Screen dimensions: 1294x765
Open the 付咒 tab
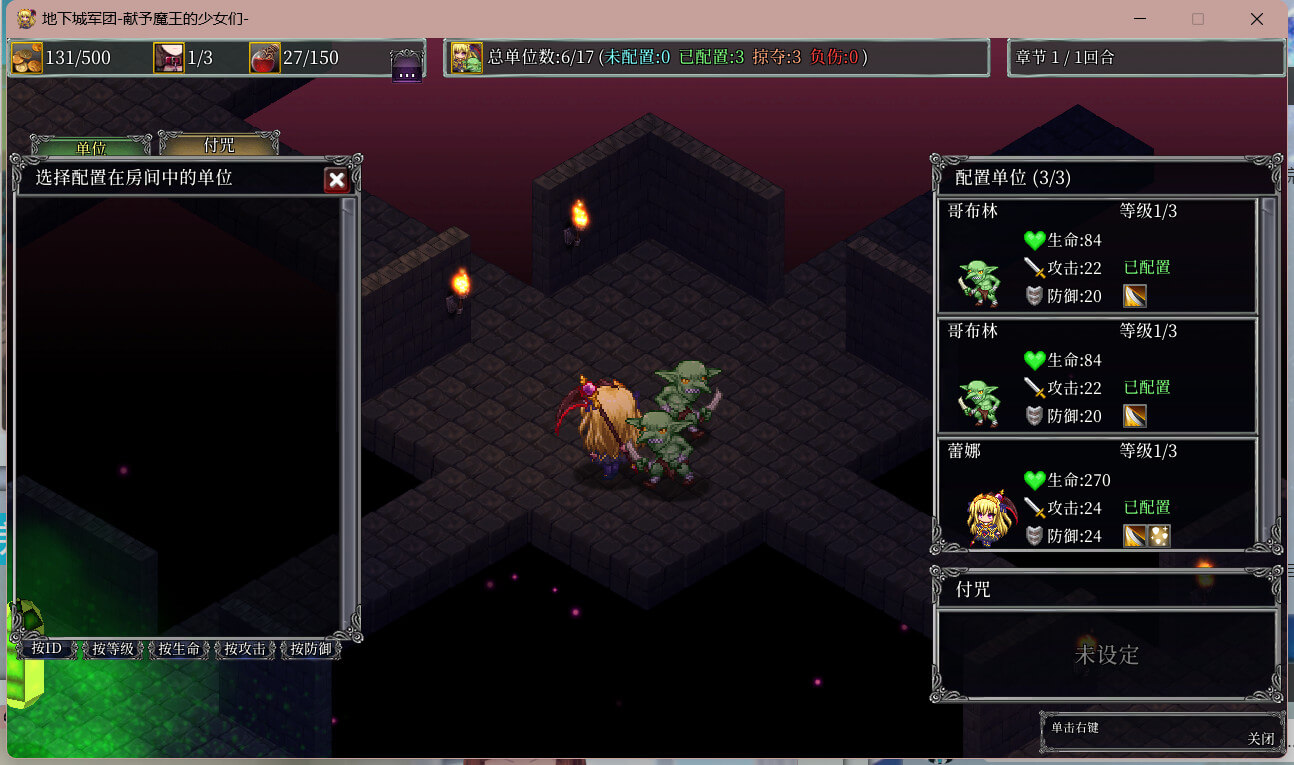click(x=219, y=145)
